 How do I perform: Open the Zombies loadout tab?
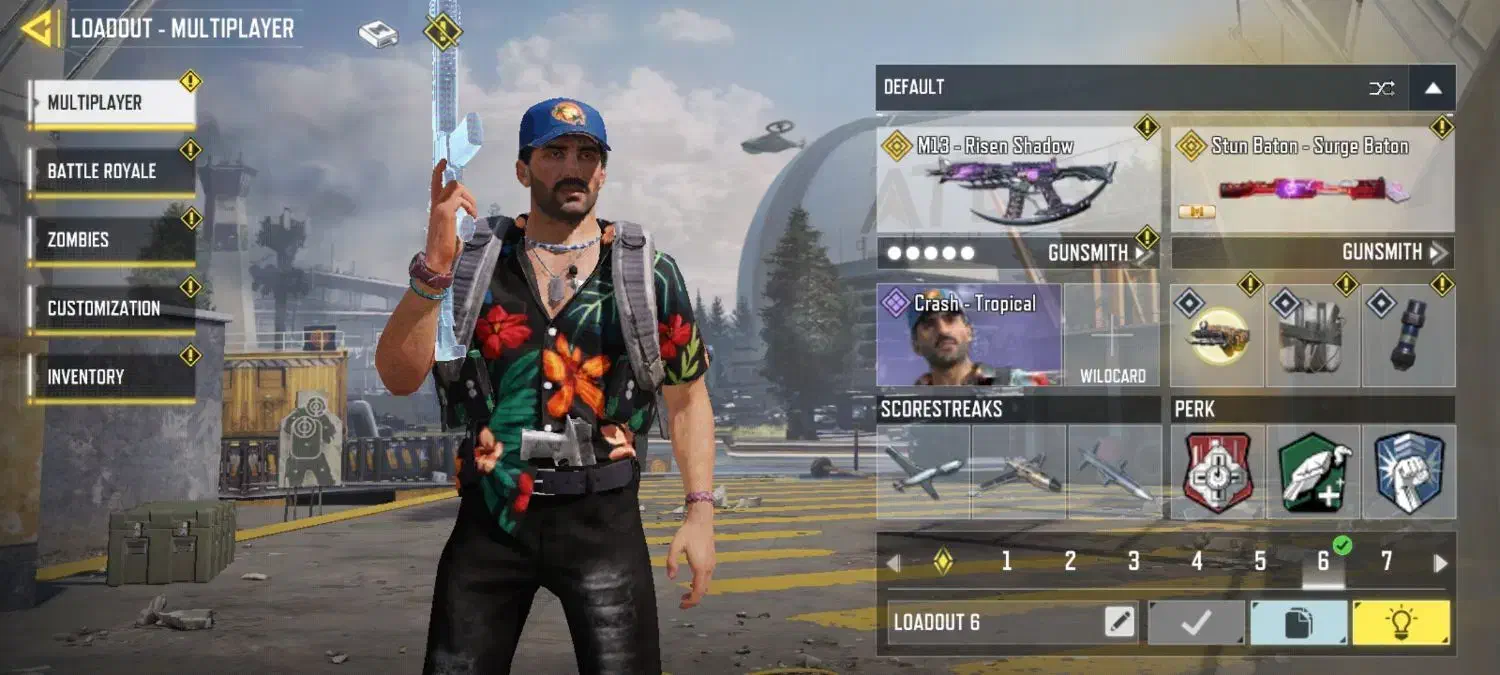pyautogui.click(x=110, y=240)
